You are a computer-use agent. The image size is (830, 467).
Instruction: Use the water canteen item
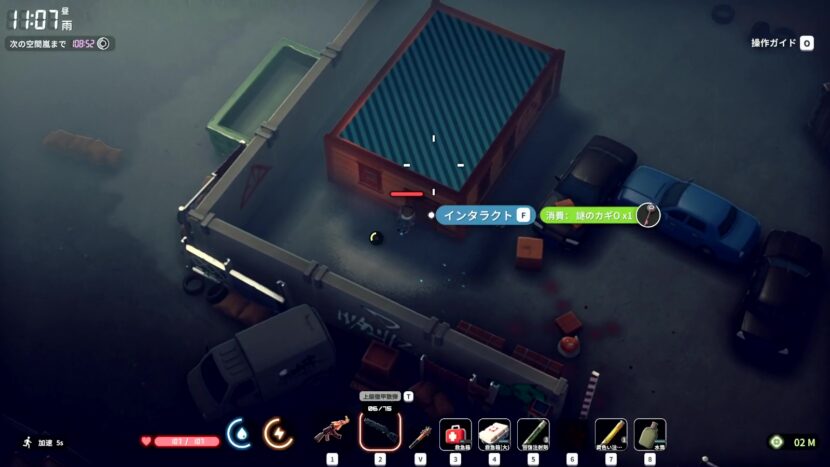pos(650,433)
